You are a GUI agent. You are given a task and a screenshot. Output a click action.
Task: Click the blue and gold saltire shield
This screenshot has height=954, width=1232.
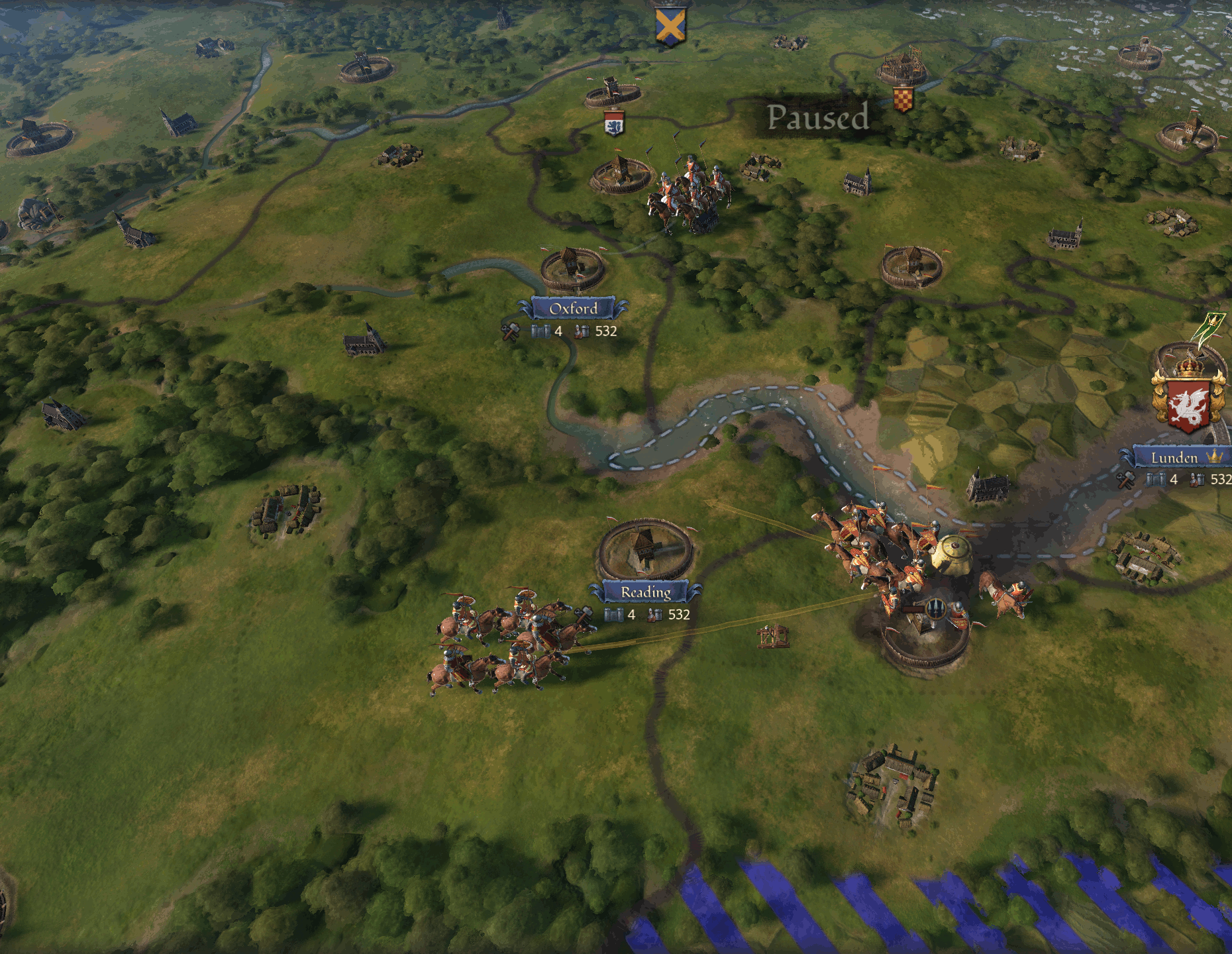point(670,27)
